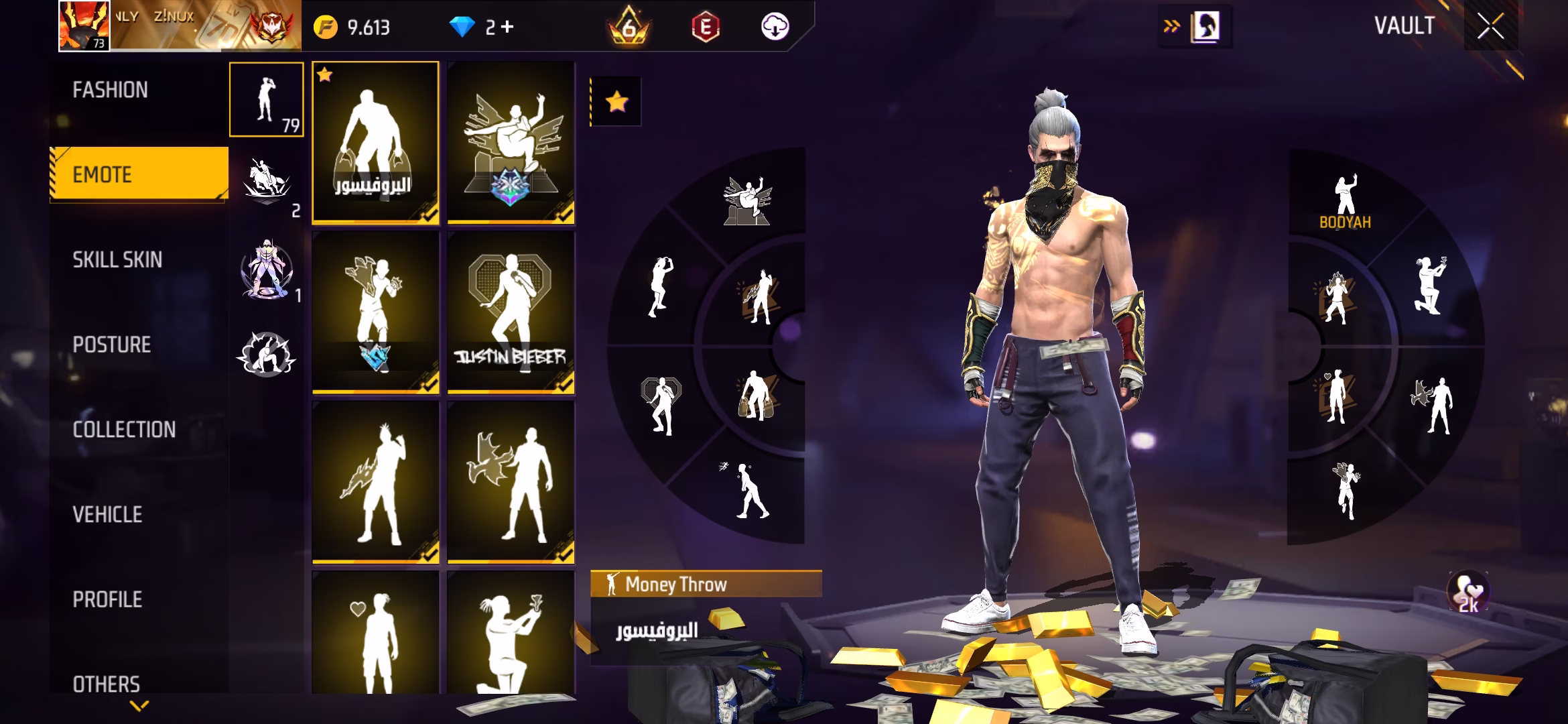Add diamonds using the plus button

point(507,27)
